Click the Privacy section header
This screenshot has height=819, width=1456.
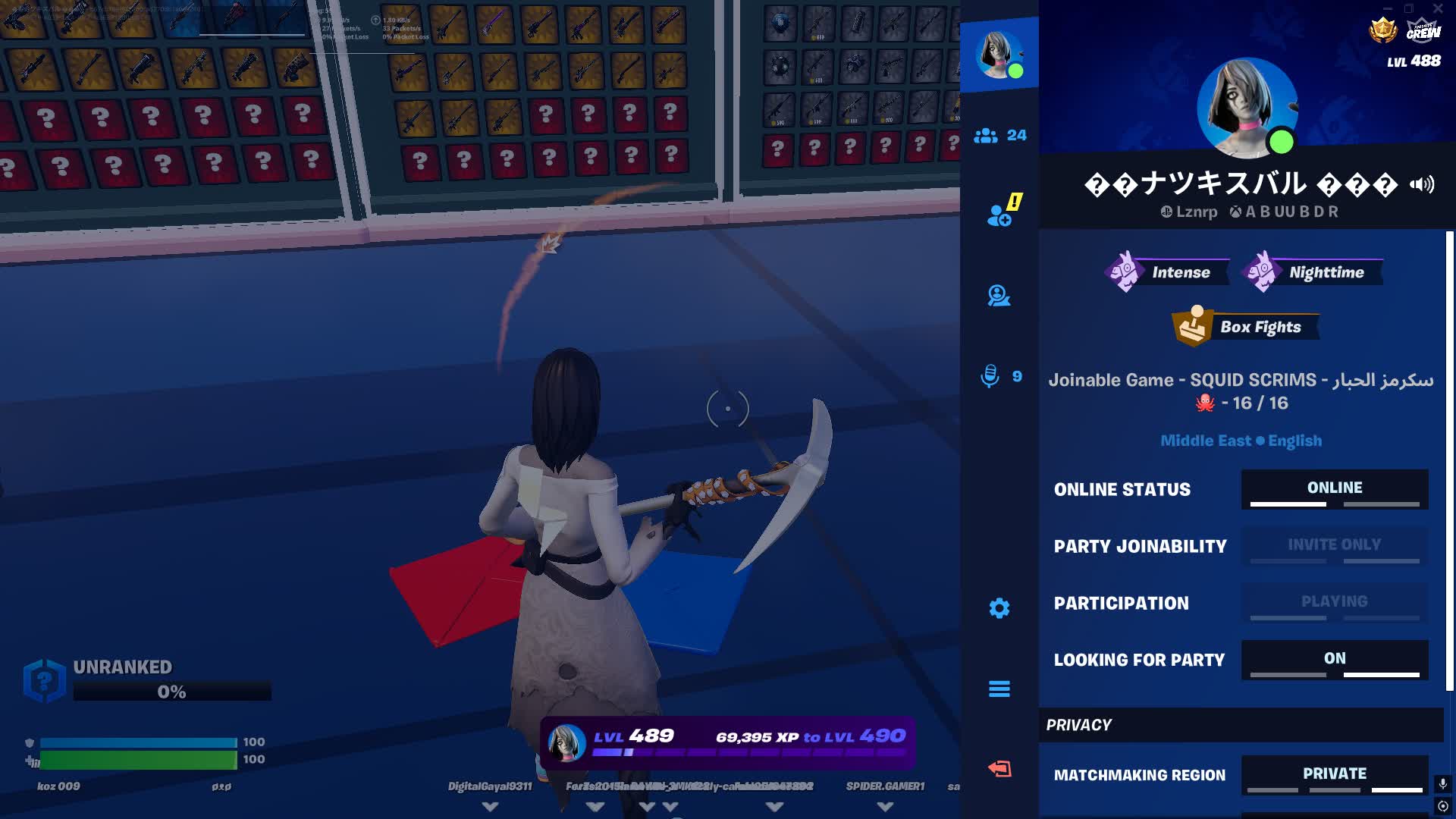click(1080, 725)
